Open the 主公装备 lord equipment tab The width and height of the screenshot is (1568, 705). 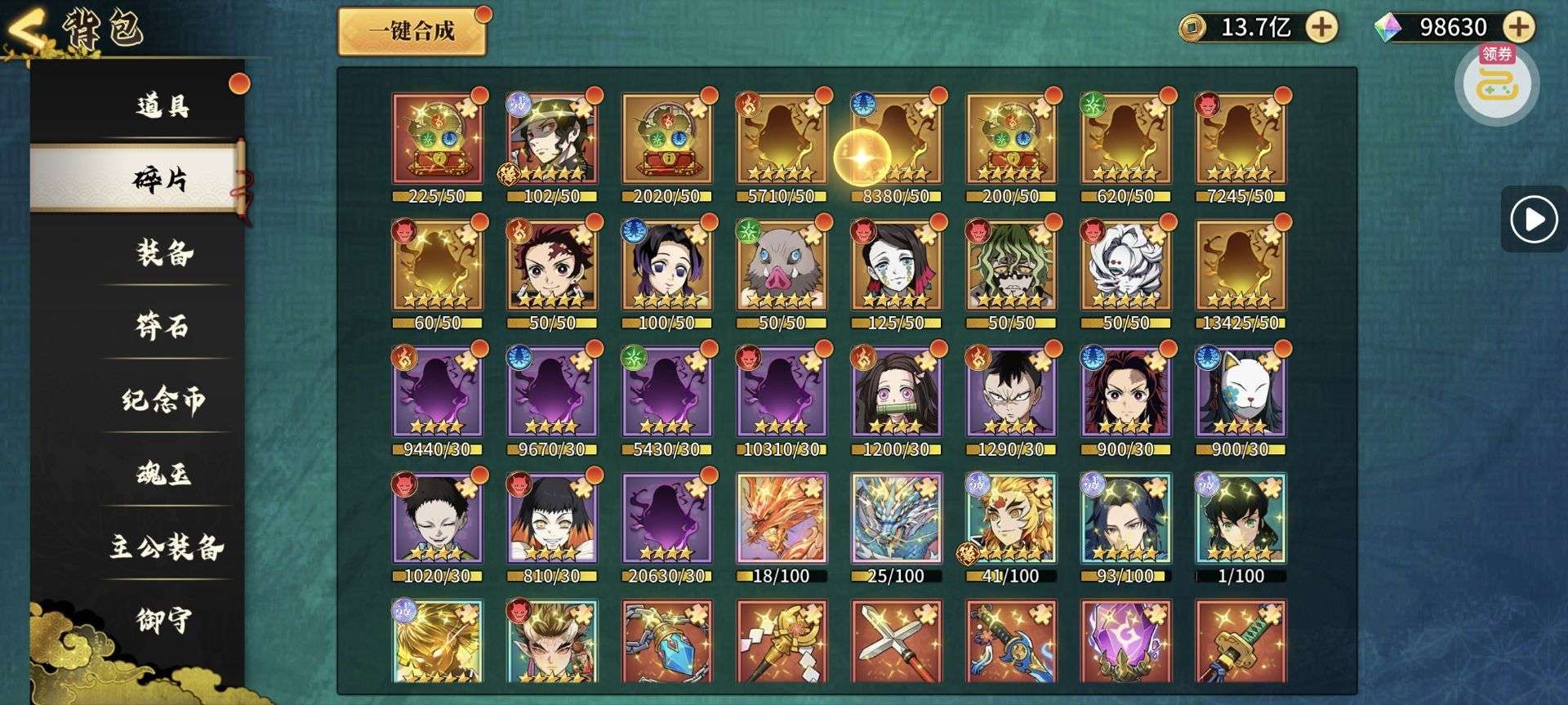point(167,547)
